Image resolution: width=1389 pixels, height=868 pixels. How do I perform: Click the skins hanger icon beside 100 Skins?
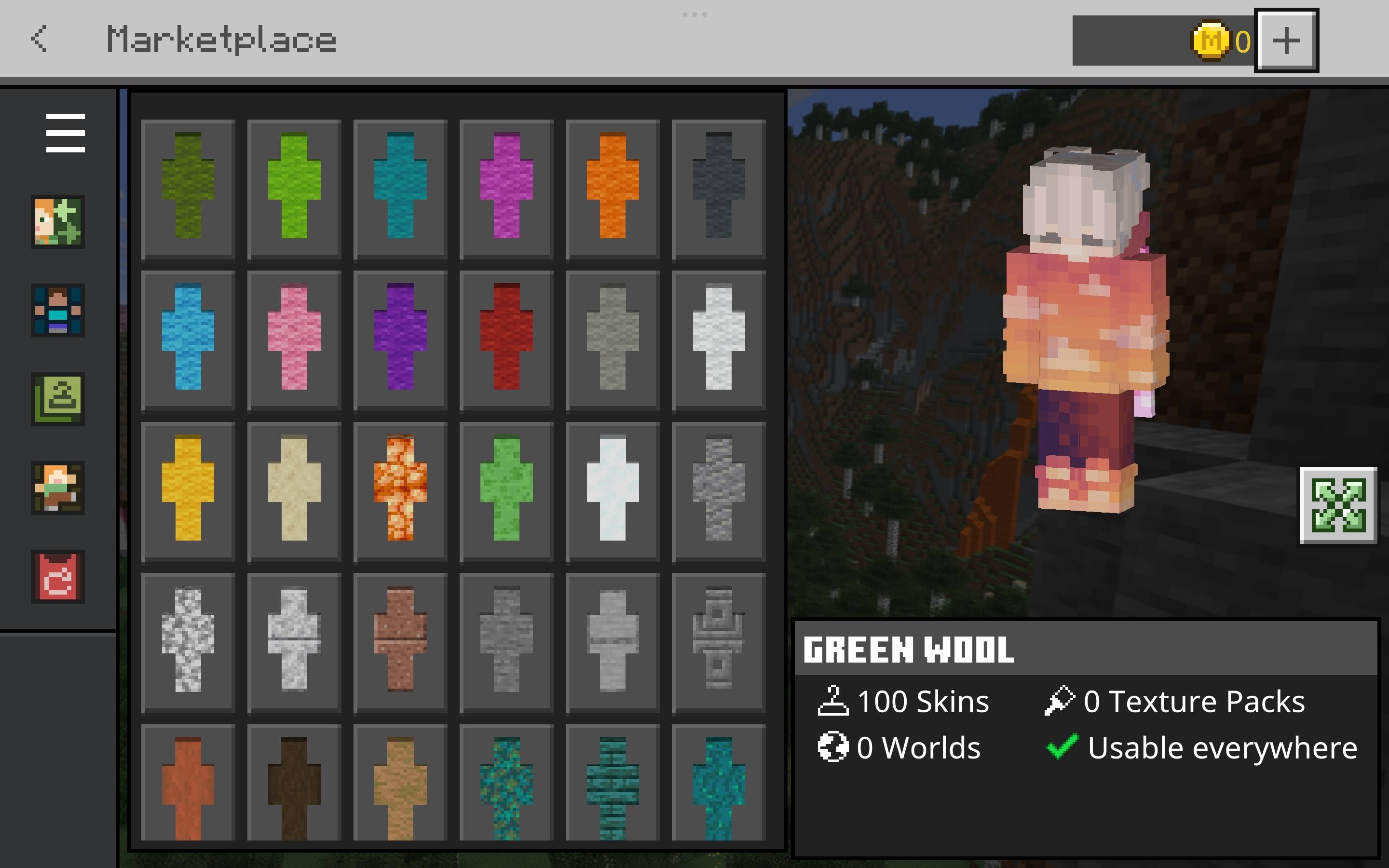tap(833, 700)
